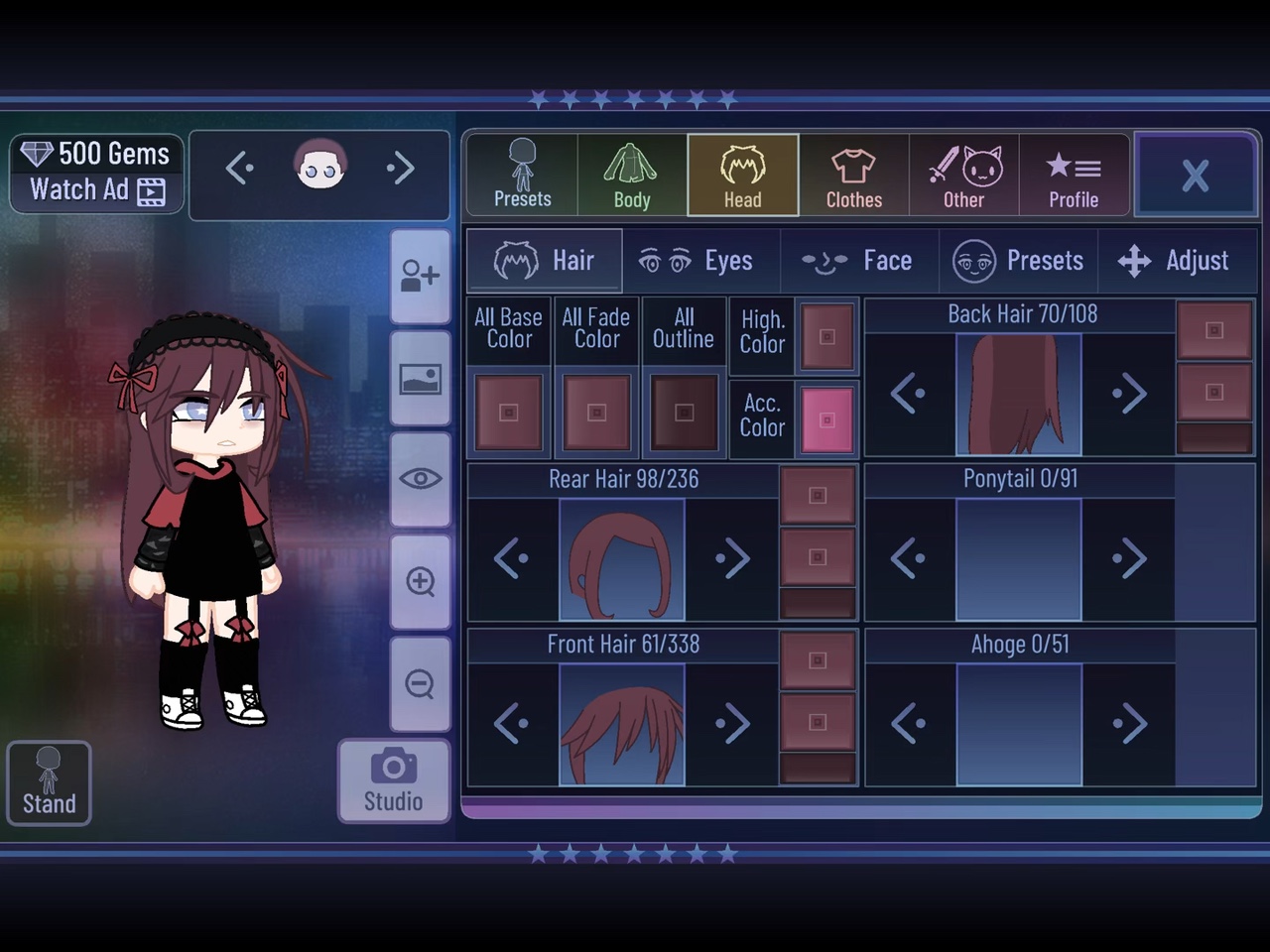Select next Rear Hair style

click(x=733, y=558)
